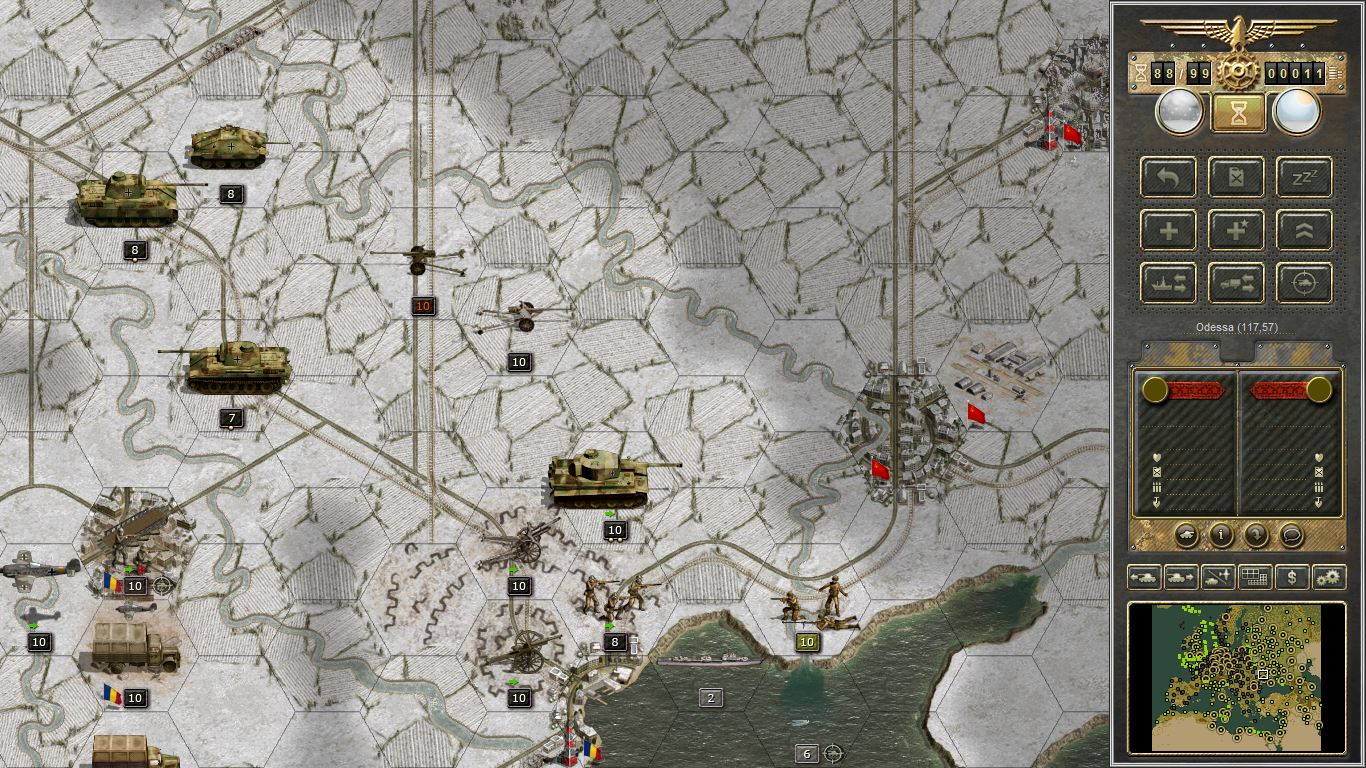Click previous unit left-arrow tank icon
Screen dimensions: 1366x768
(1146, 577)
